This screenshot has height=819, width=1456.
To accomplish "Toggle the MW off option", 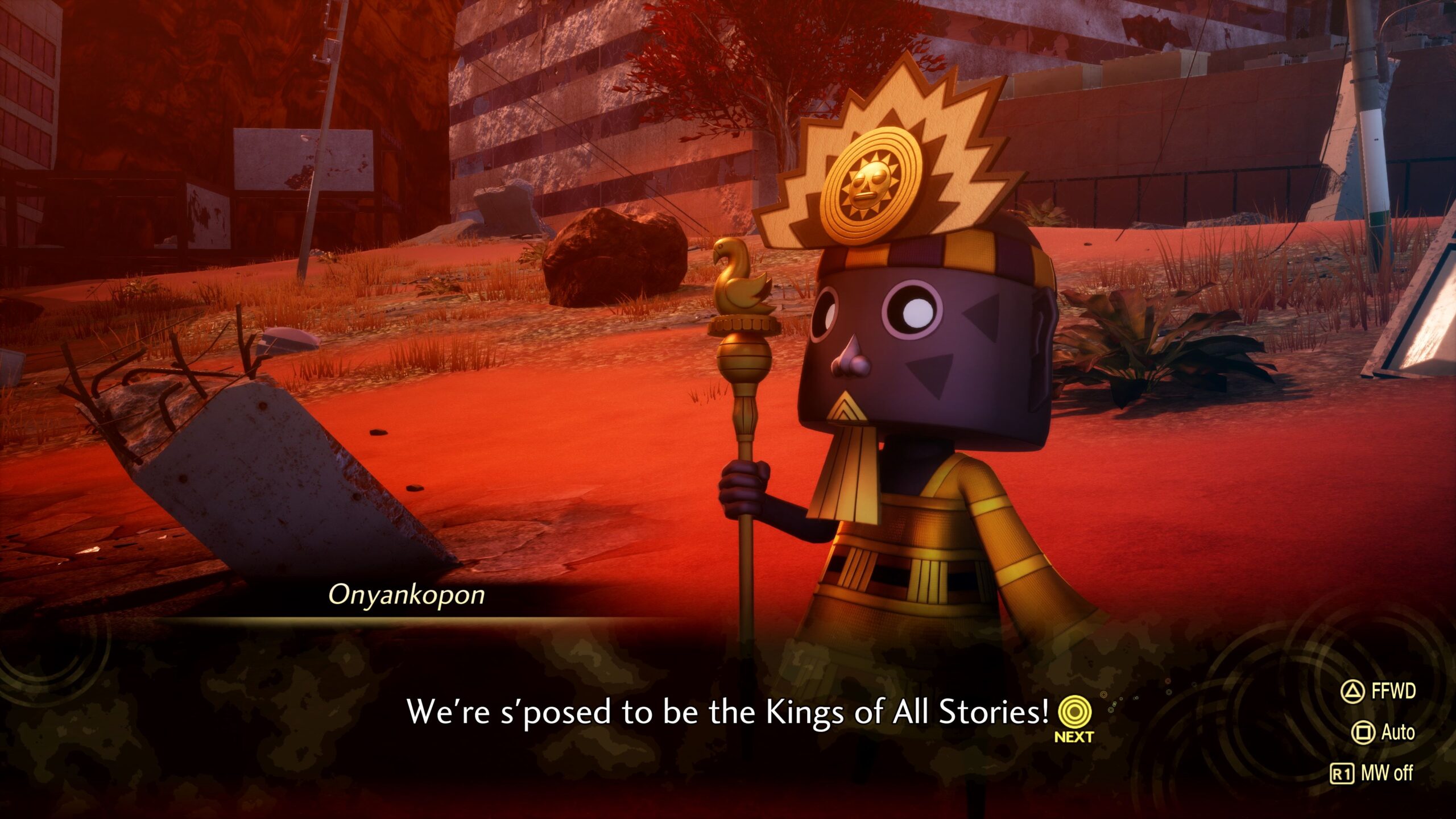I will tap(1372, 773).
